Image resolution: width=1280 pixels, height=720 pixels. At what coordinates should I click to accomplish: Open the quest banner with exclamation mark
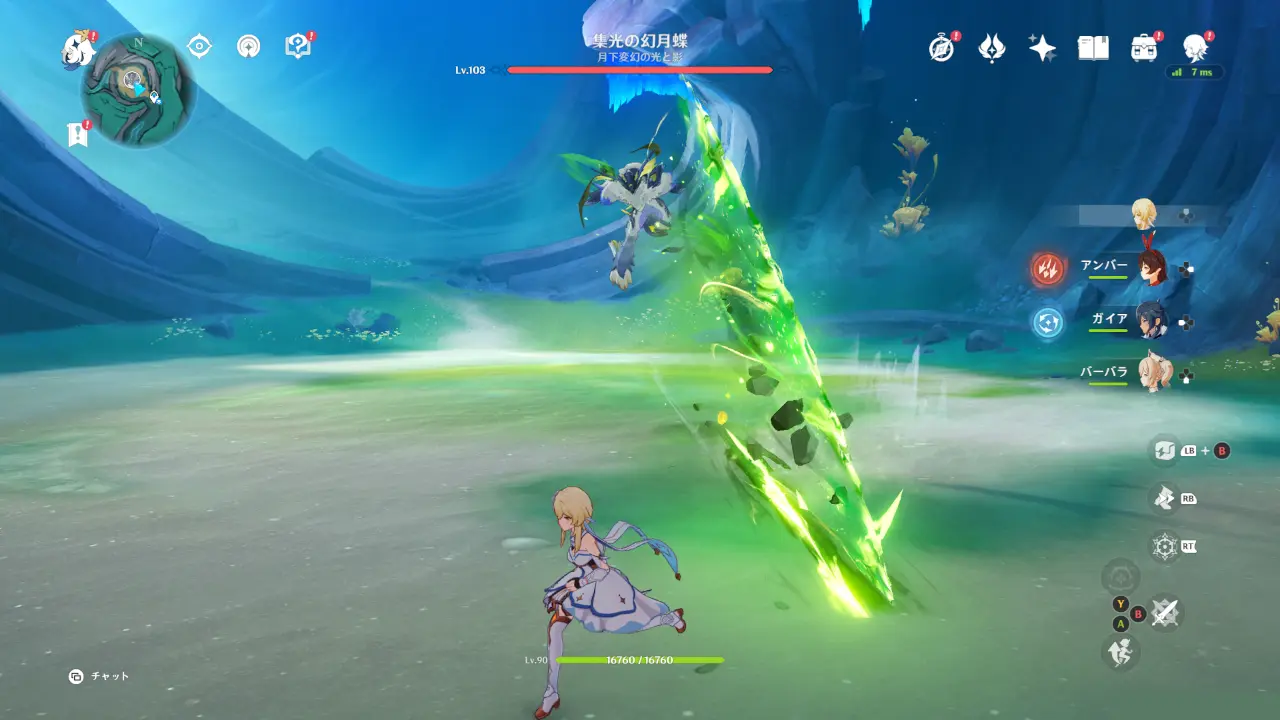click(78, 134)
